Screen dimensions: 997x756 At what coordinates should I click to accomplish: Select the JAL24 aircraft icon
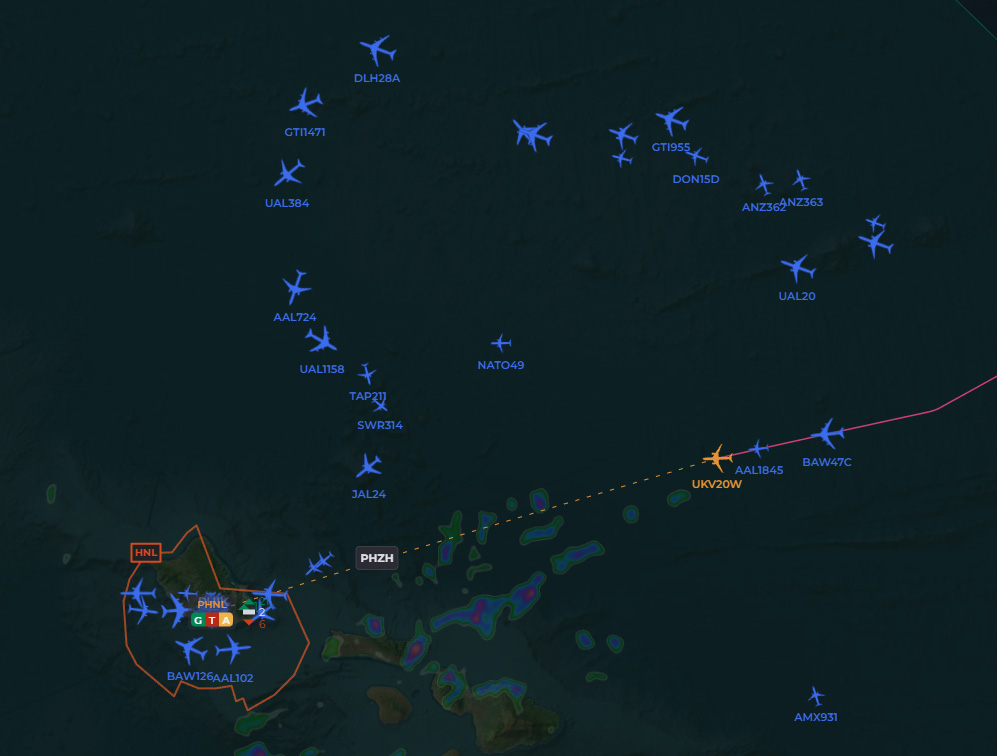pyautogui.click(x=369, y=466)
